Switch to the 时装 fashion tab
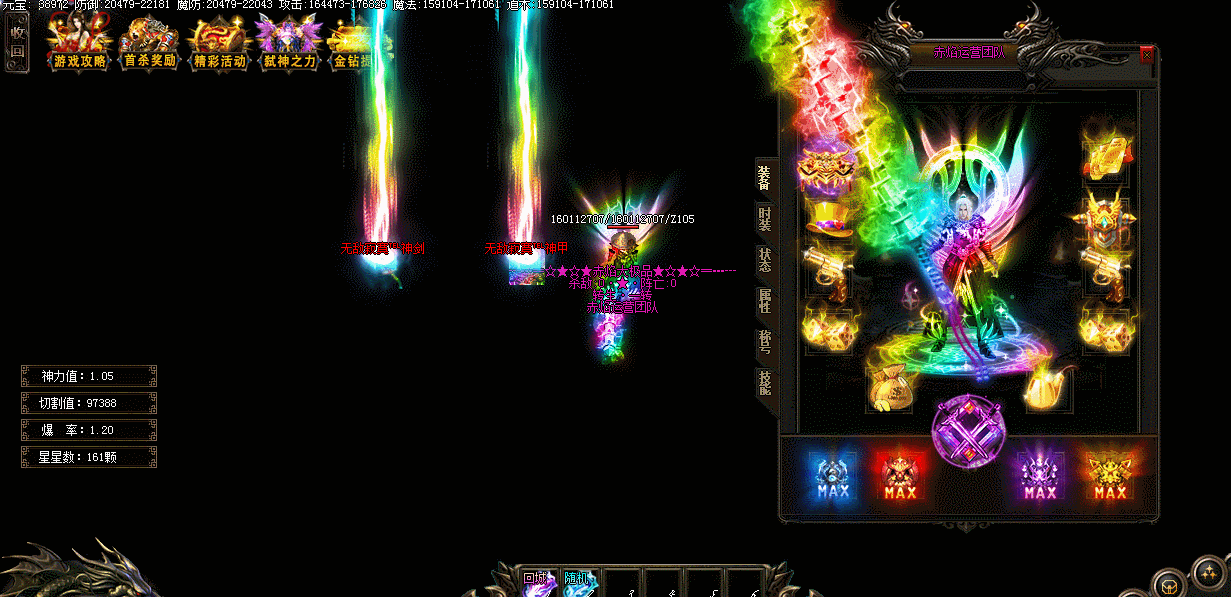1231x597 pixels. tap(764, 218)
